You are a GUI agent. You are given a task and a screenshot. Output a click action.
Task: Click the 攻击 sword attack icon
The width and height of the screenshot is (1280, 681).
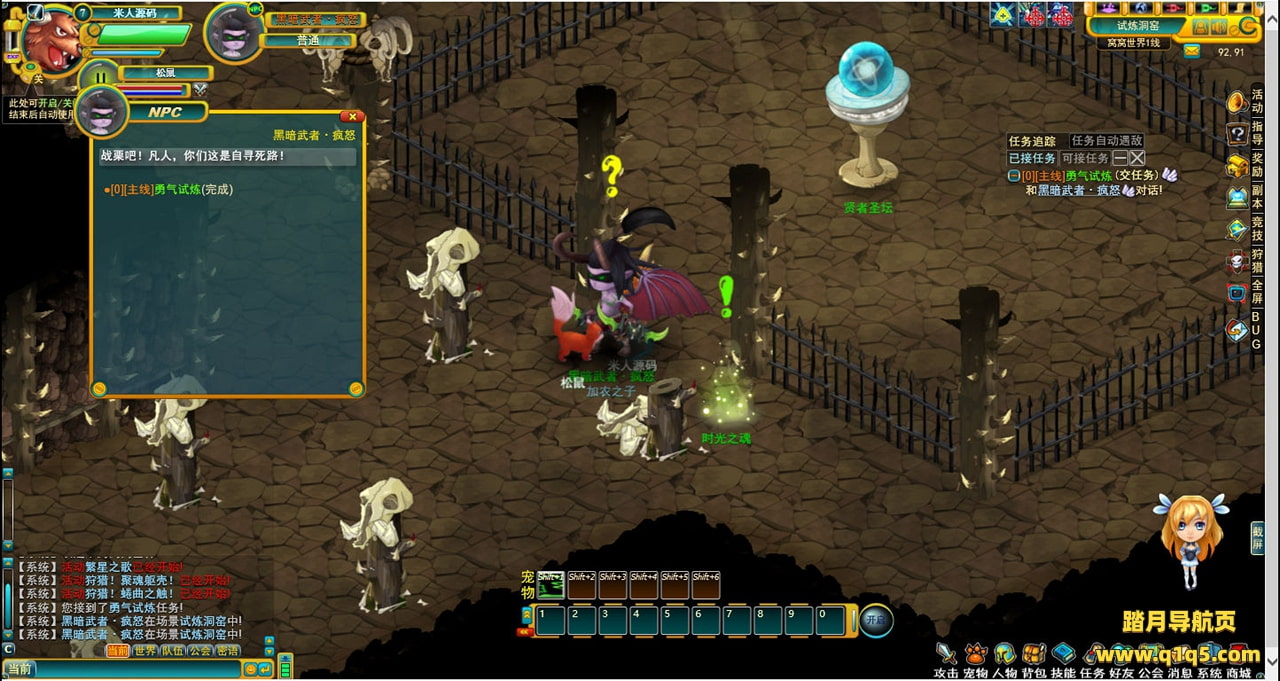coord(946,655)
